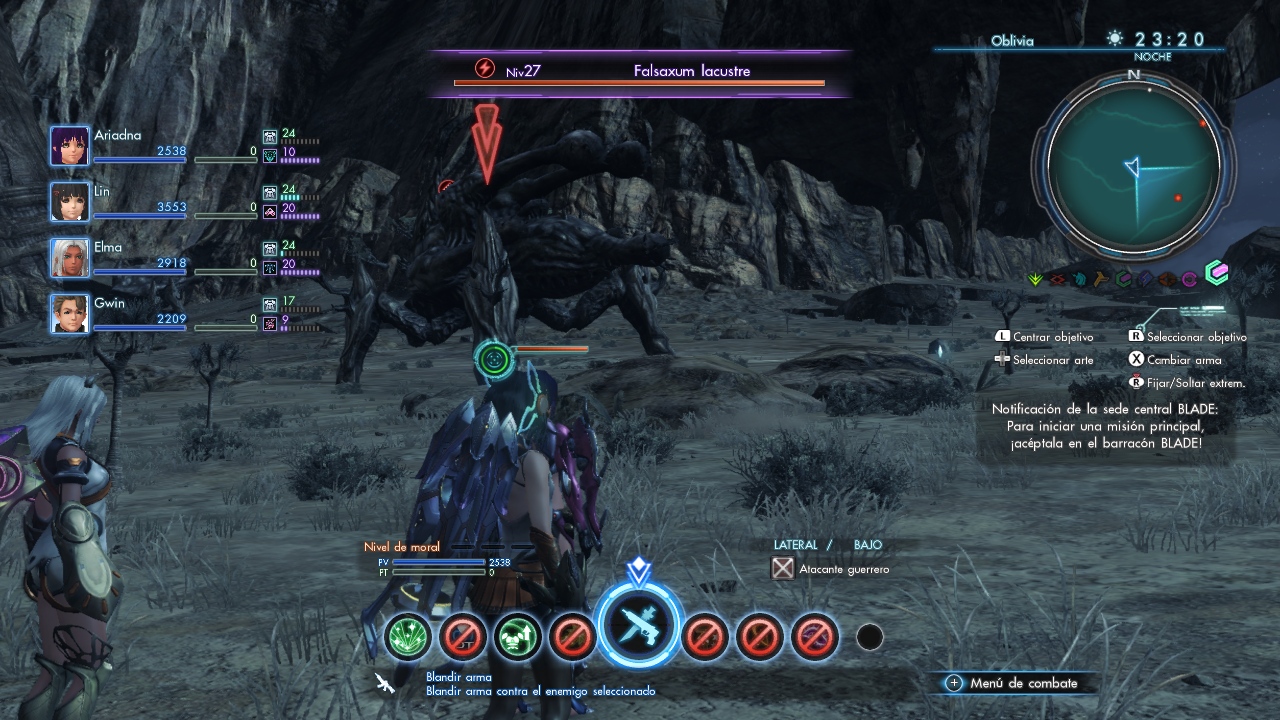Click the green target lock-on reticle
The height and width of the screenshot is (720, 1280).
pyautogui.click(x=493, y=357)
